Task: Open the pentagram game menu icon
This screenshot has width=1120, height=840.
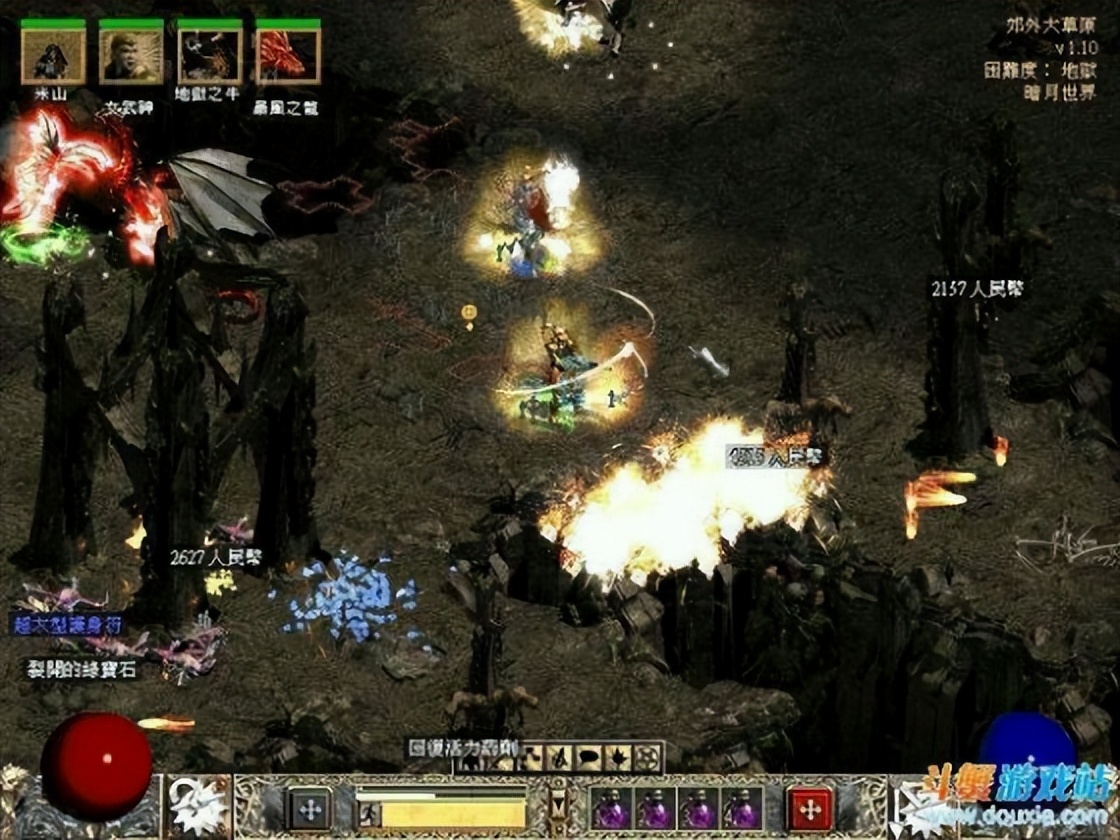Action: click(646, 757)
